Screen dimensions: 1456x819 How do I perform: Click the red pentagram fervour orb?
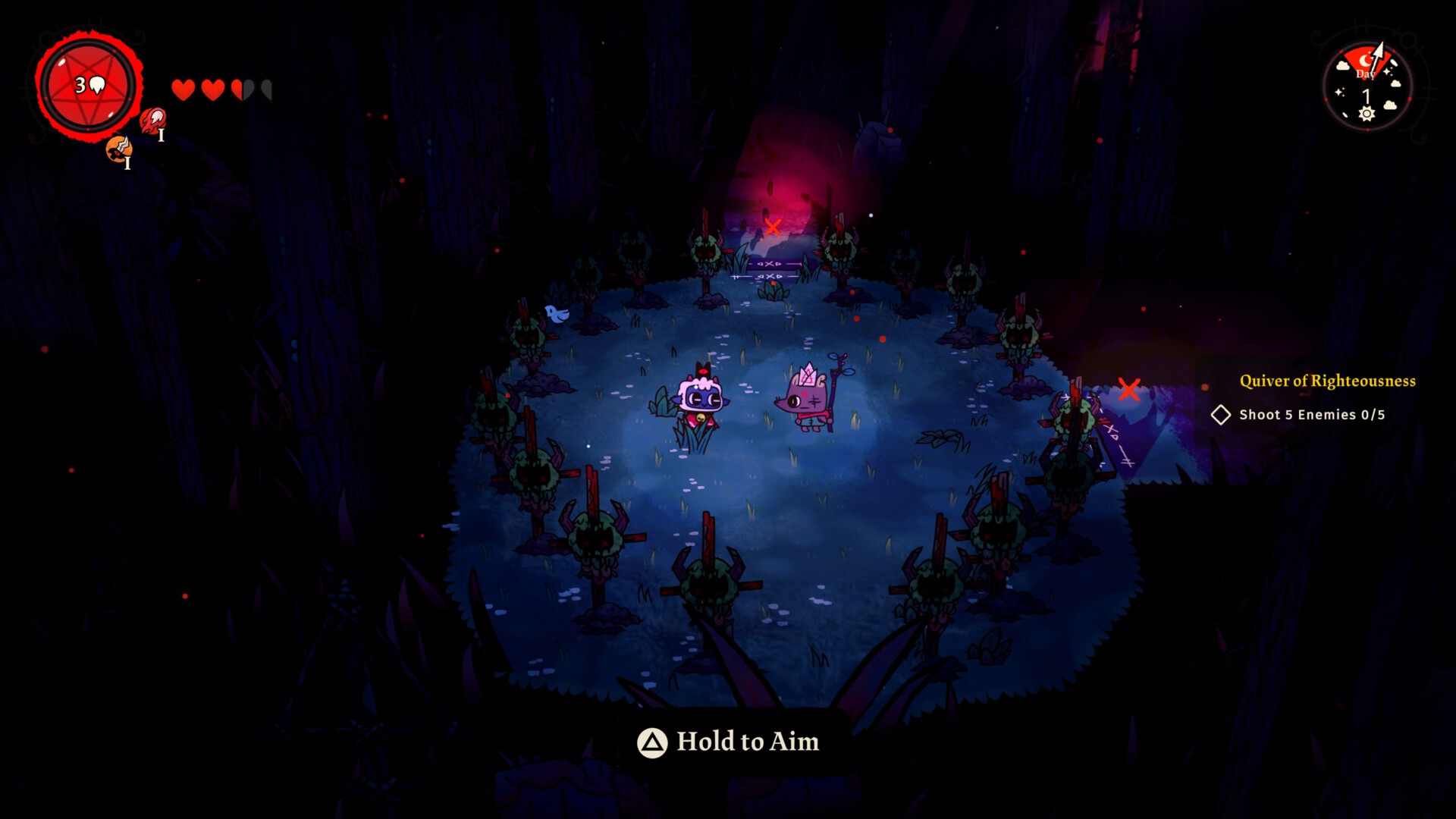[x=89, y=85]
